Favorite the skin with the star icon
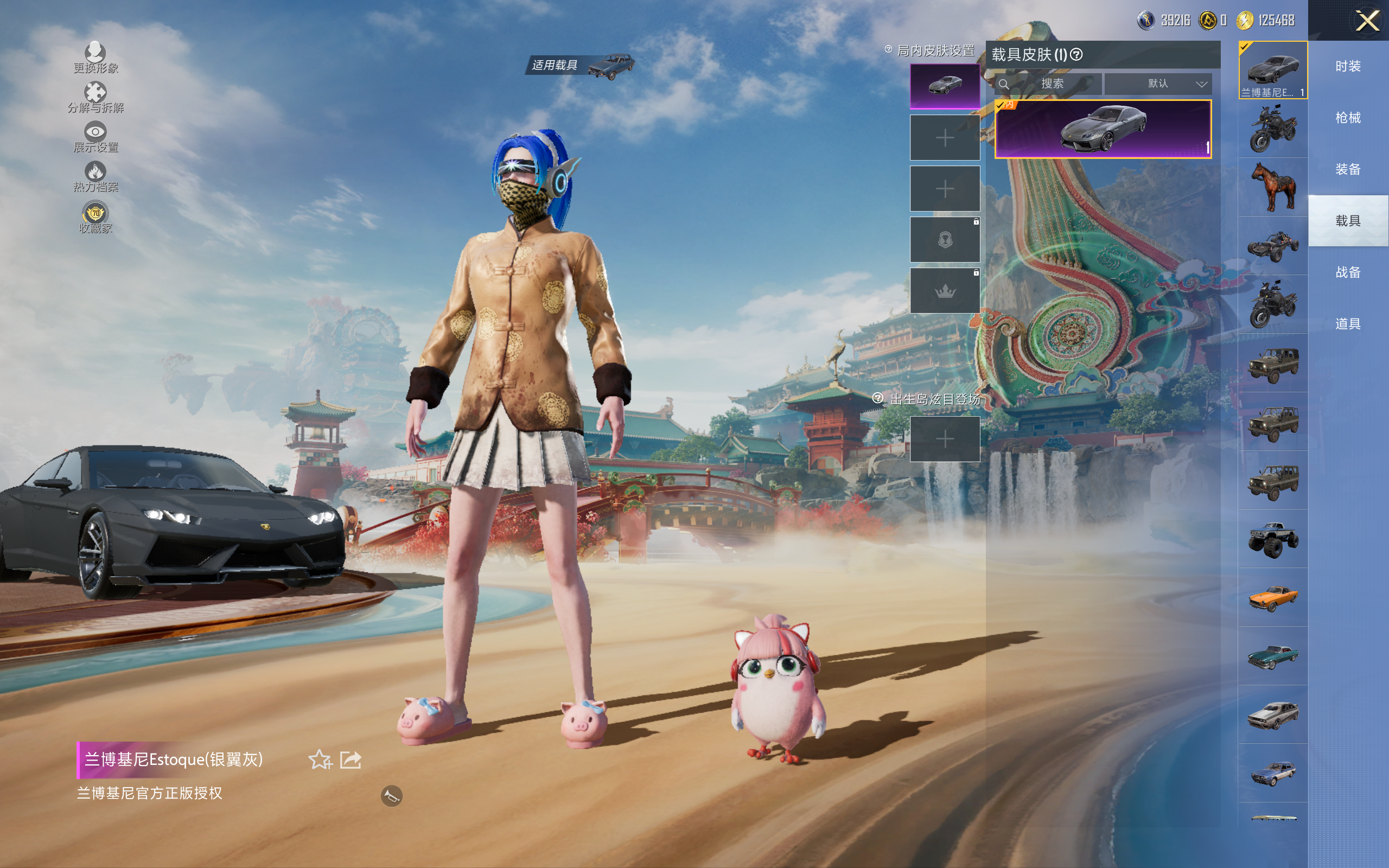 [320, 759]
